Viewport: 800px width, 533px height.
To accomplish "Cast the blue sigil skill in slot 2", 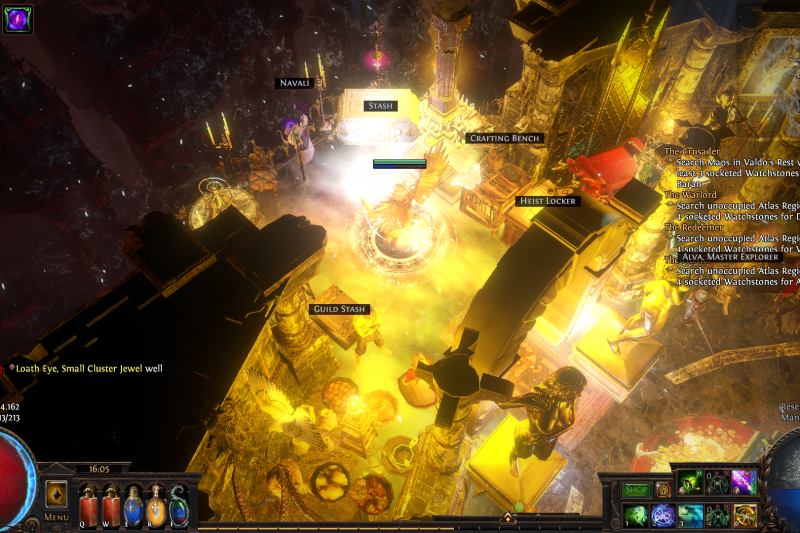I will [x=663, y=515].
